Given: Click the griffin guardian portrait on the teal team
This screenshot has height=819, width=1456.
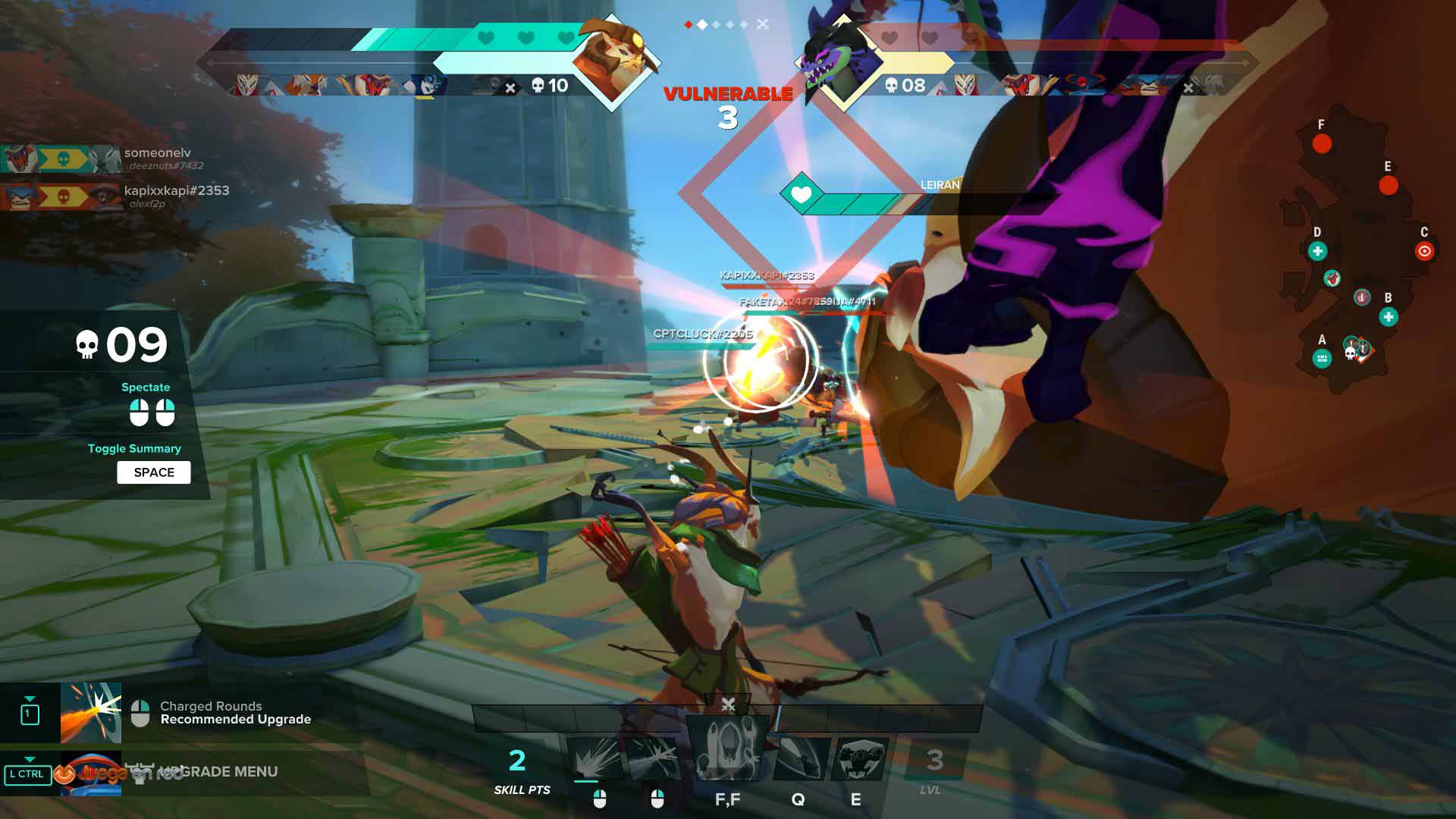Looking at the screenshot, I should click(x=612, y=61).
